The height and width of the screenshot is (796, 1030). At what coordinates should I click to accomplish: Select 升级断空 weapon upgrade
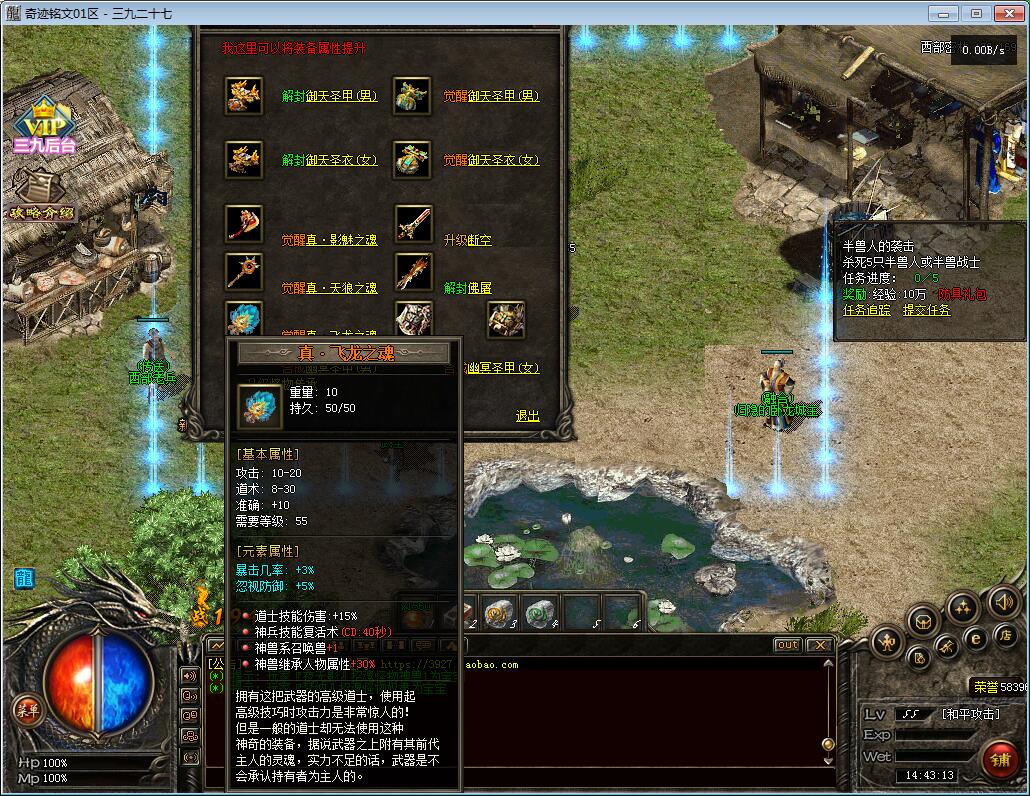(467, 241)
